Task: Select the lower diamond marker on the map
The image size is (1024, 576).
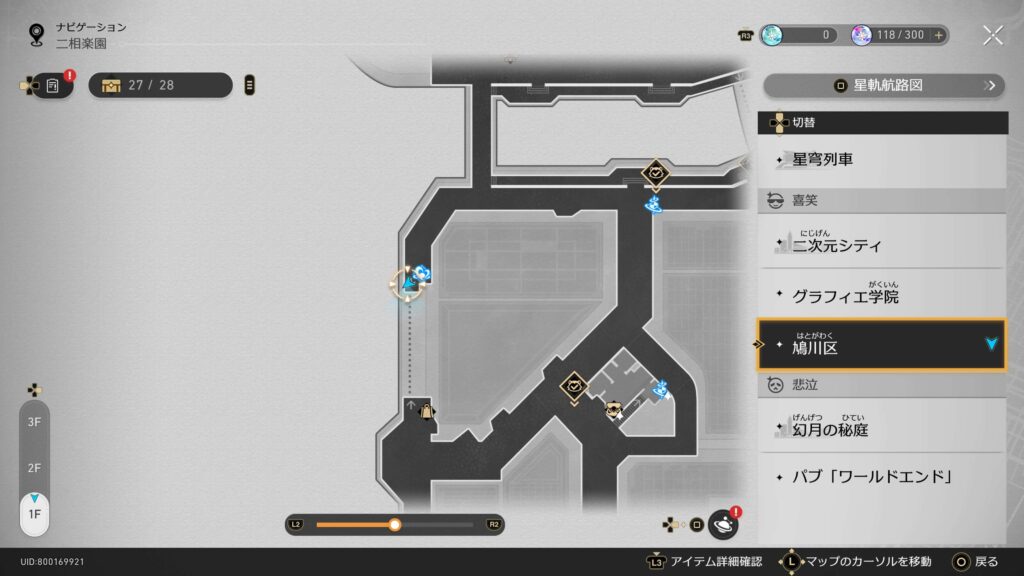Action: [575, 384]
